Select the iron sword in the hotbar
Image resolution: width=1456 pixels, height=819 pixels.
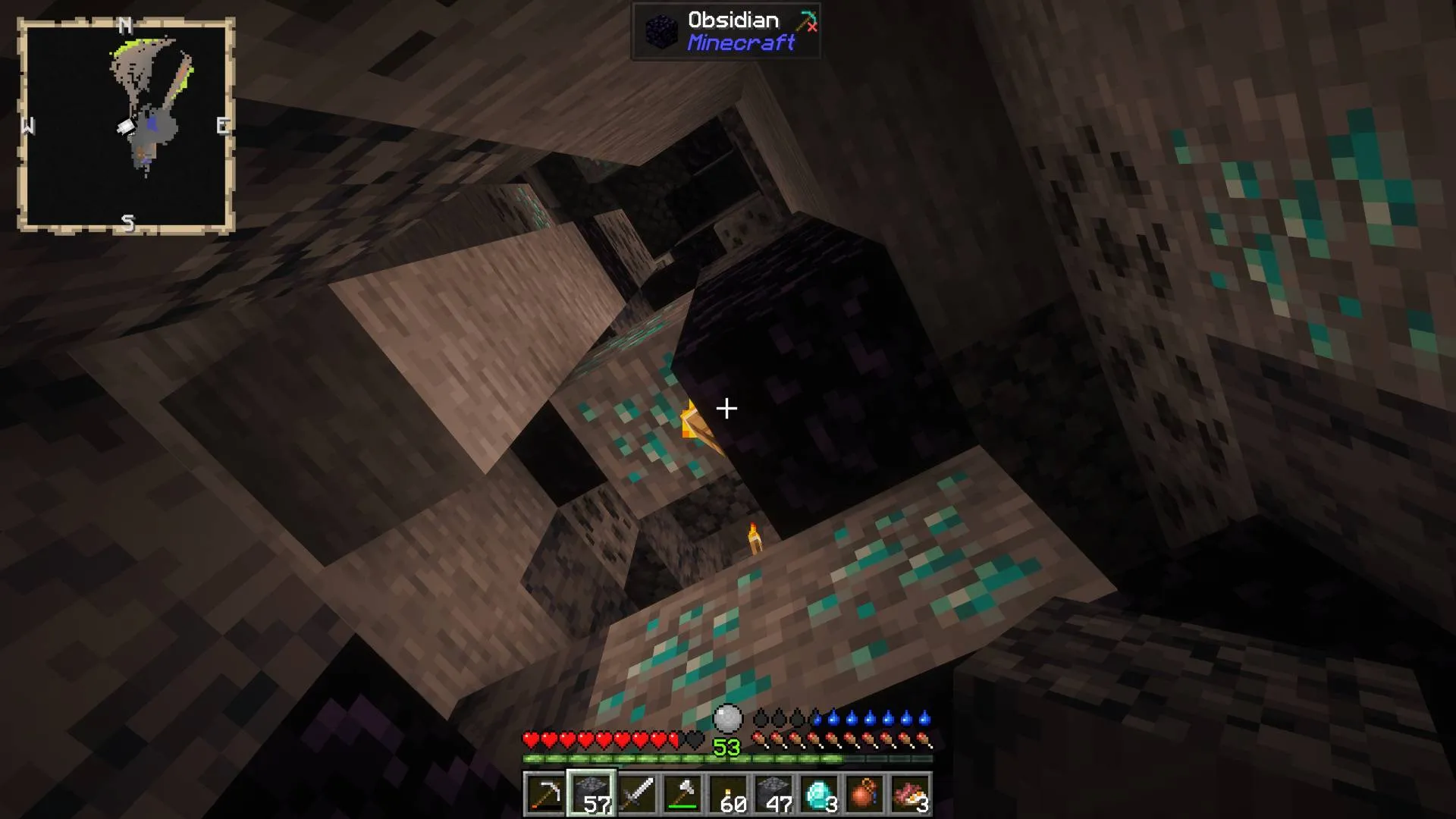point(639,795)
